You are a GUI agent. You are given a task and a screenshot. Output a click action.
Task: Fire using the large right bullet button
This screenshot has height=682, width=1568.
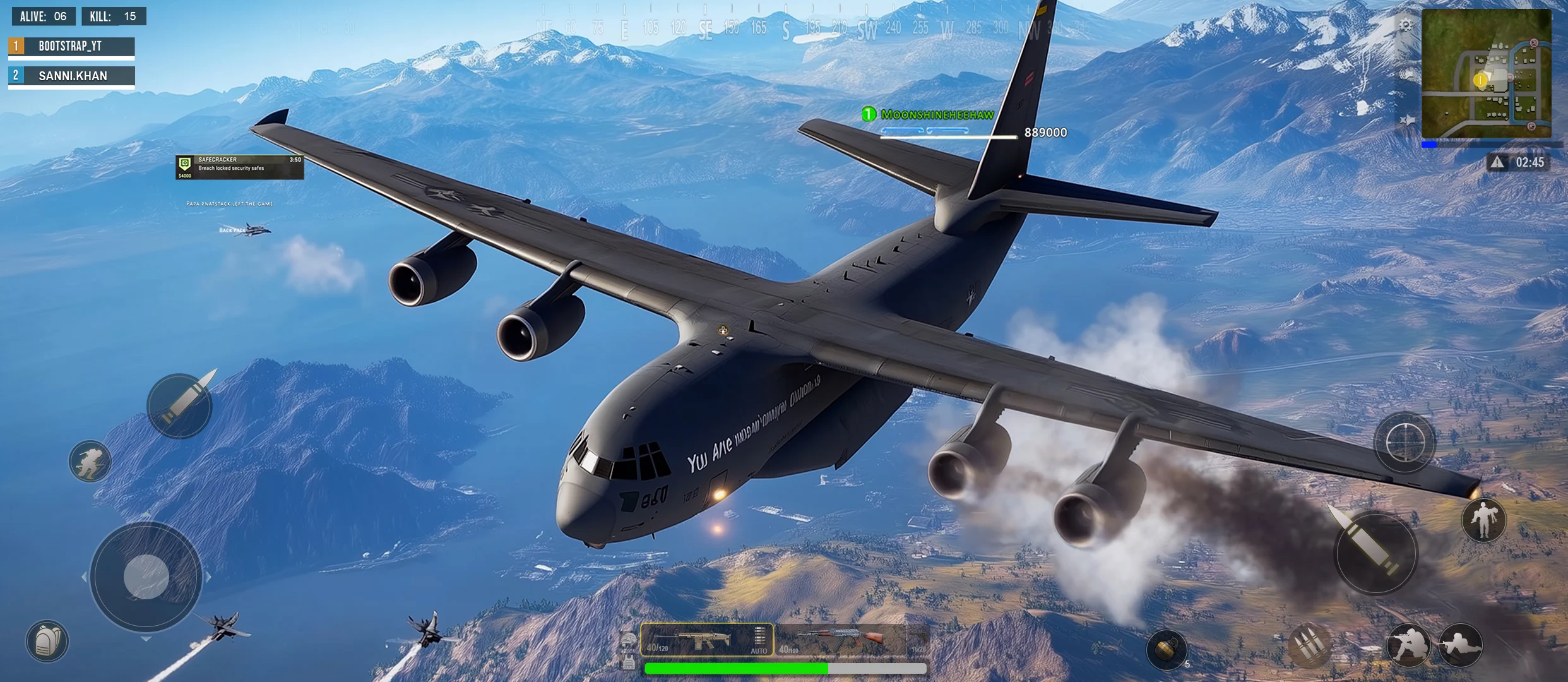(x=1376, y=553)
